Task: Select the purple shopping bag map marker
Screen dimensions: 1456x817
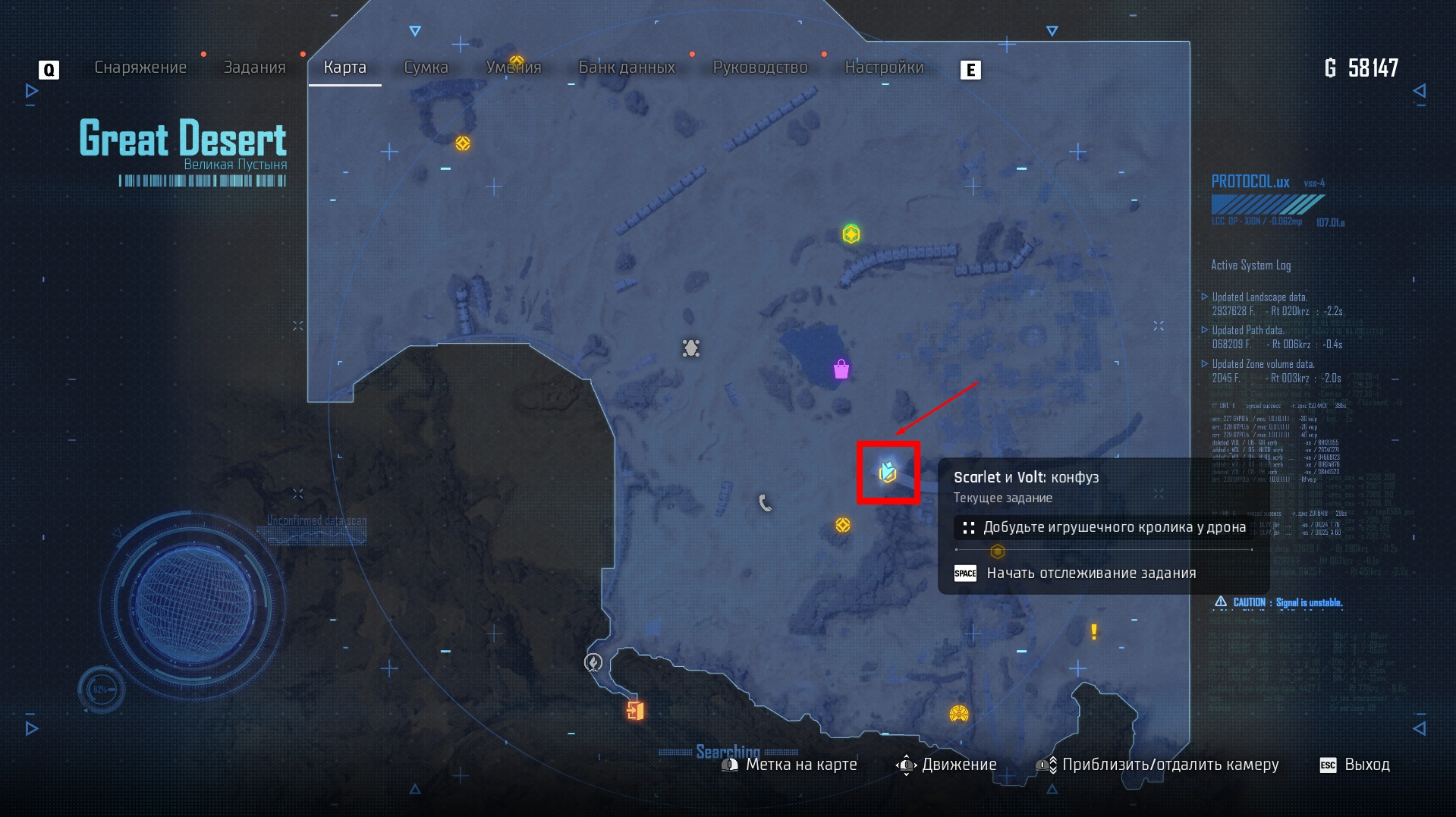Action: tap(841, 369)
